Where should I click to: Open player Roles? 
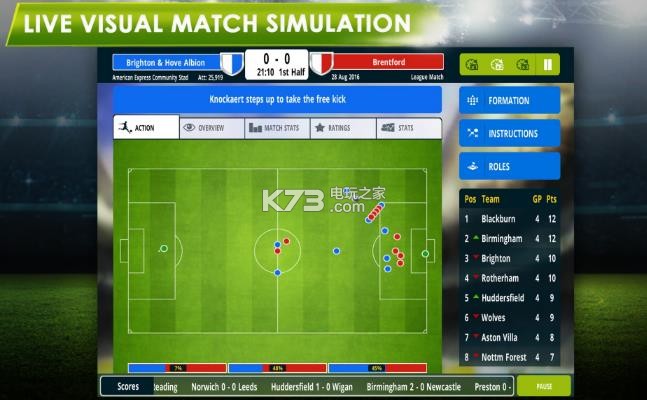(x=509, y=167)
